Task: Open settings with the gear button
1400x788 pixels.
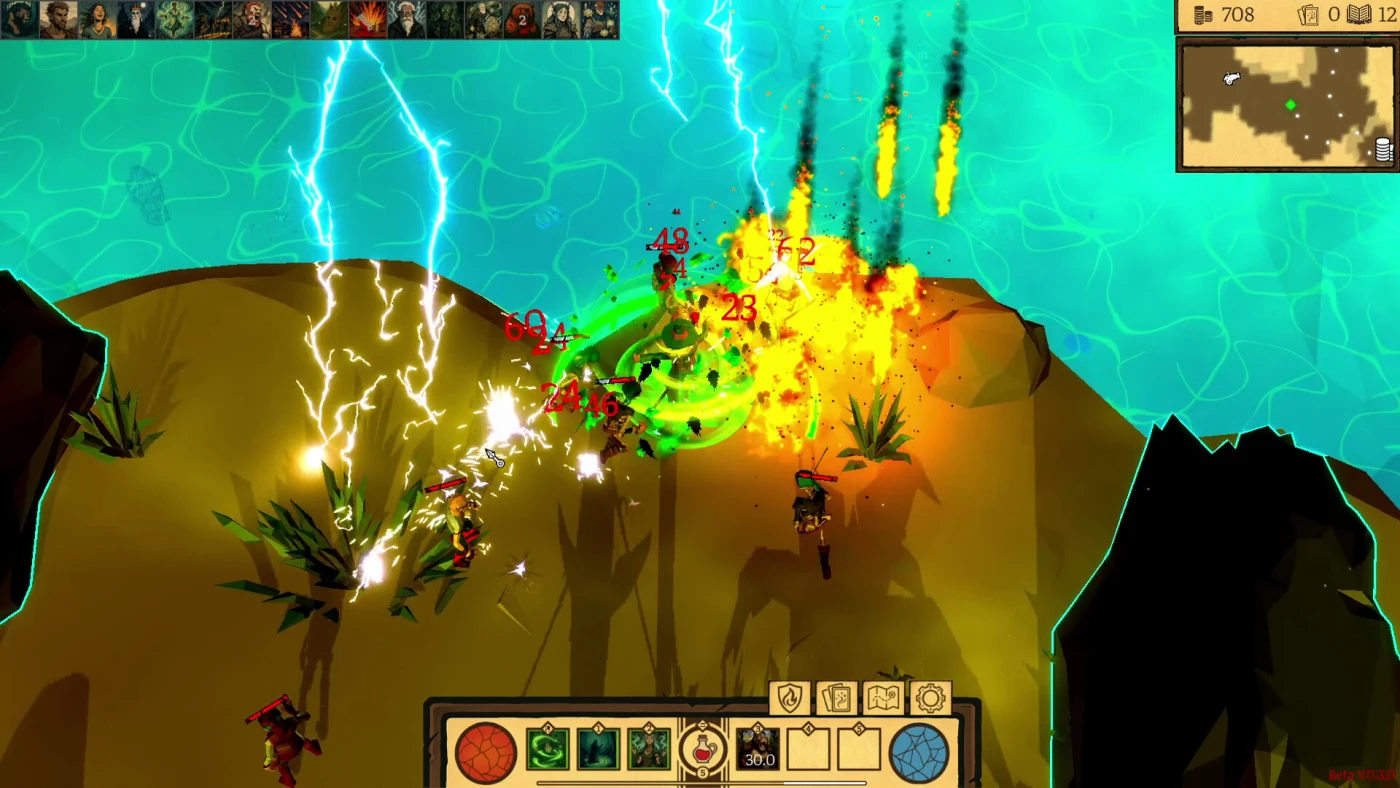Action: coord(931,698)
